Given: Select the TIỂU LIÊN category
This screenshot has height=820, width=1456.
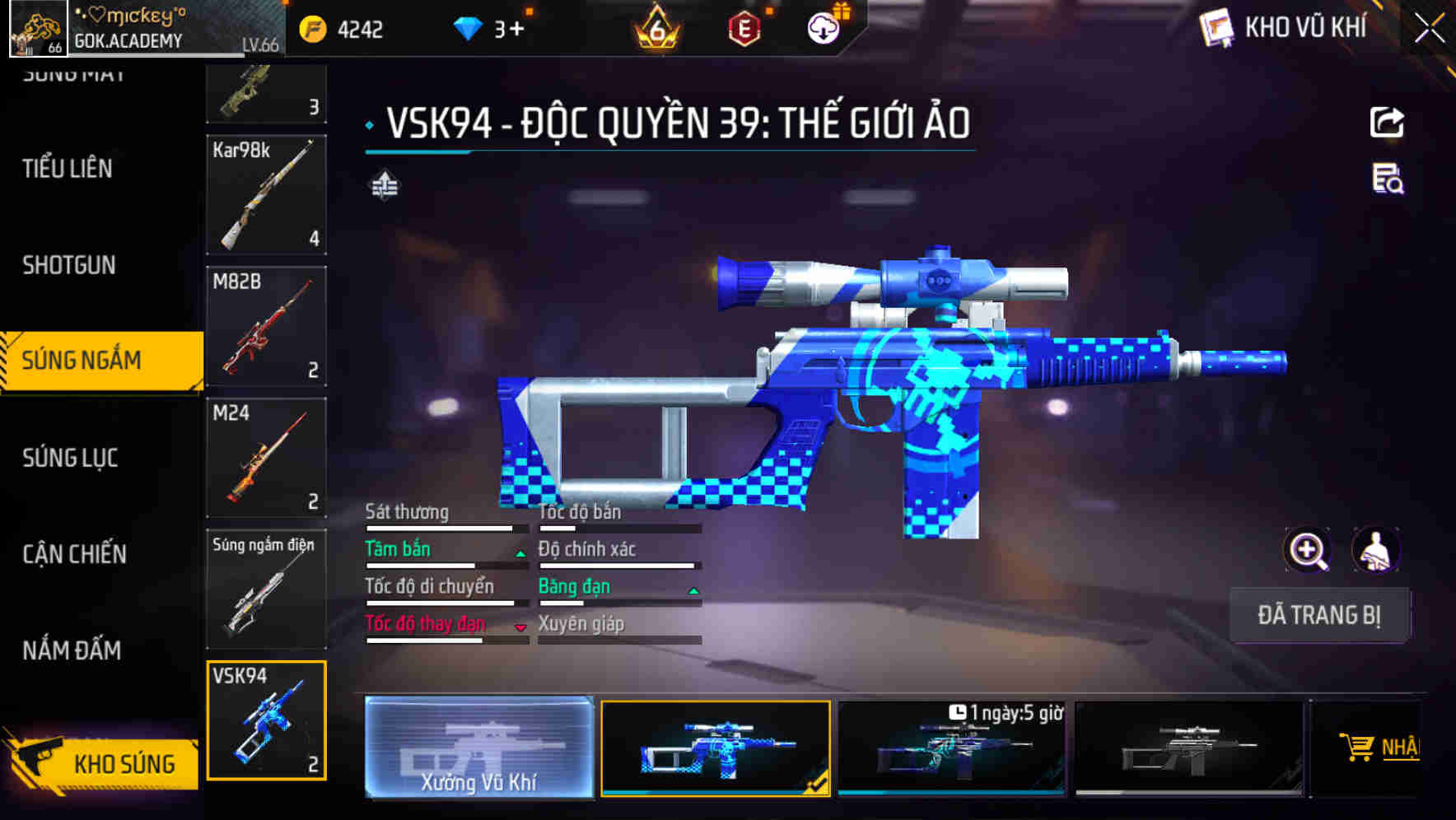Looking at the screenshot, I should click(x=68, y=169).
